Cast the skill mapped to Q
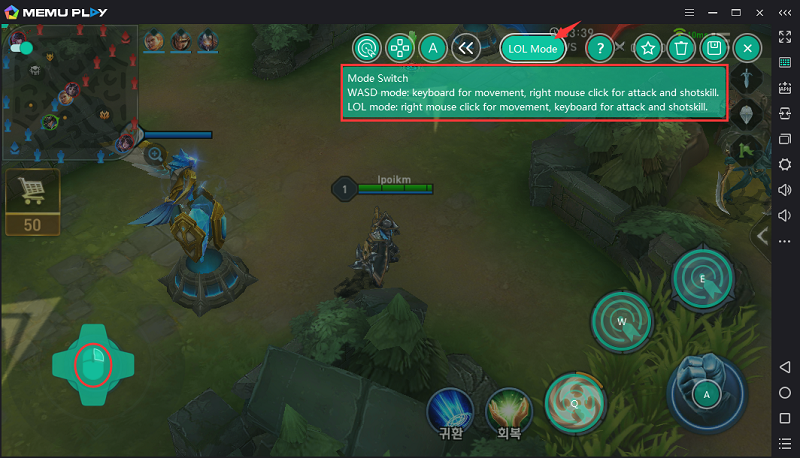This screenshot has width=800, height=458. tap(576, 401)
